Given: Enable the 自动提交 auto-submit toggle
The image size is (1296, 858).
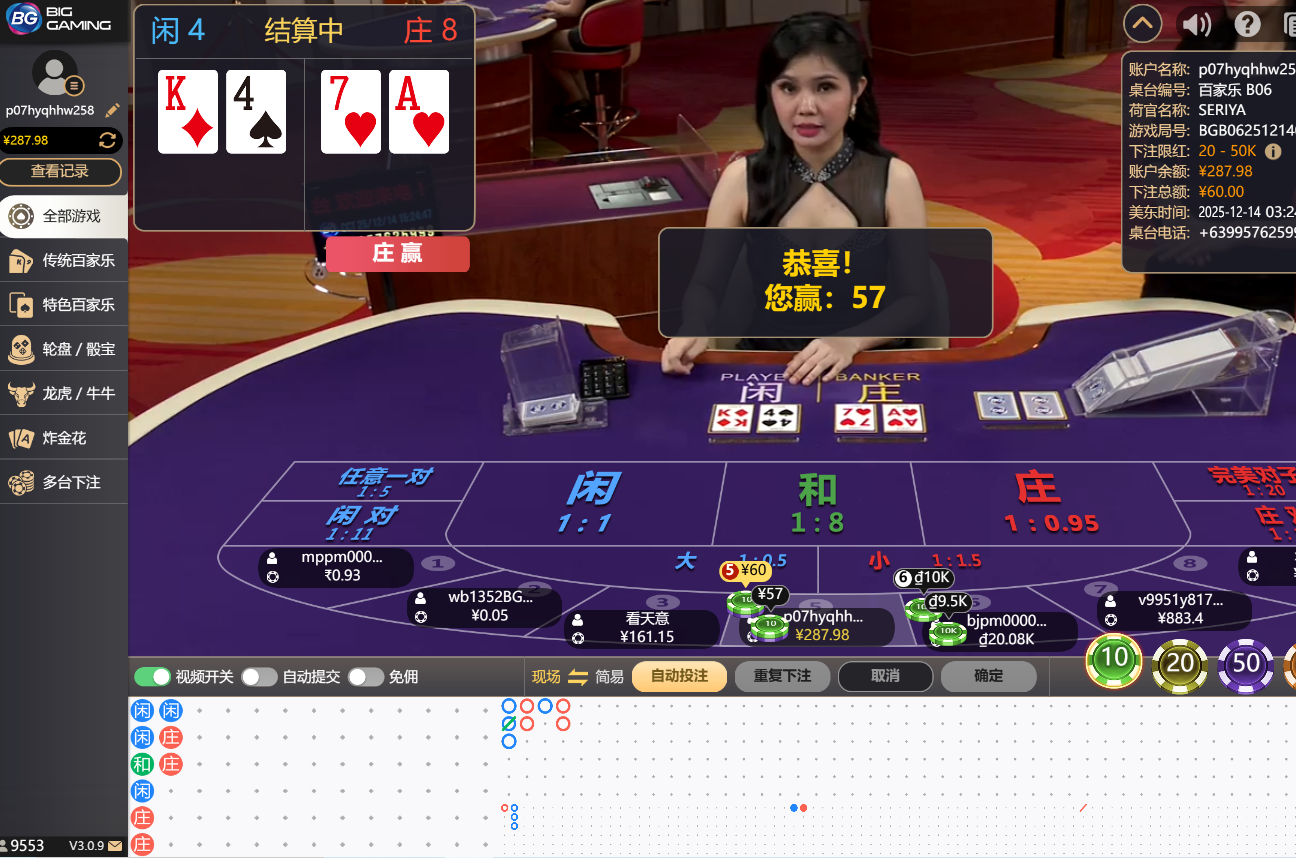Looking at the screenshot, I should click(x=259, y=677).
